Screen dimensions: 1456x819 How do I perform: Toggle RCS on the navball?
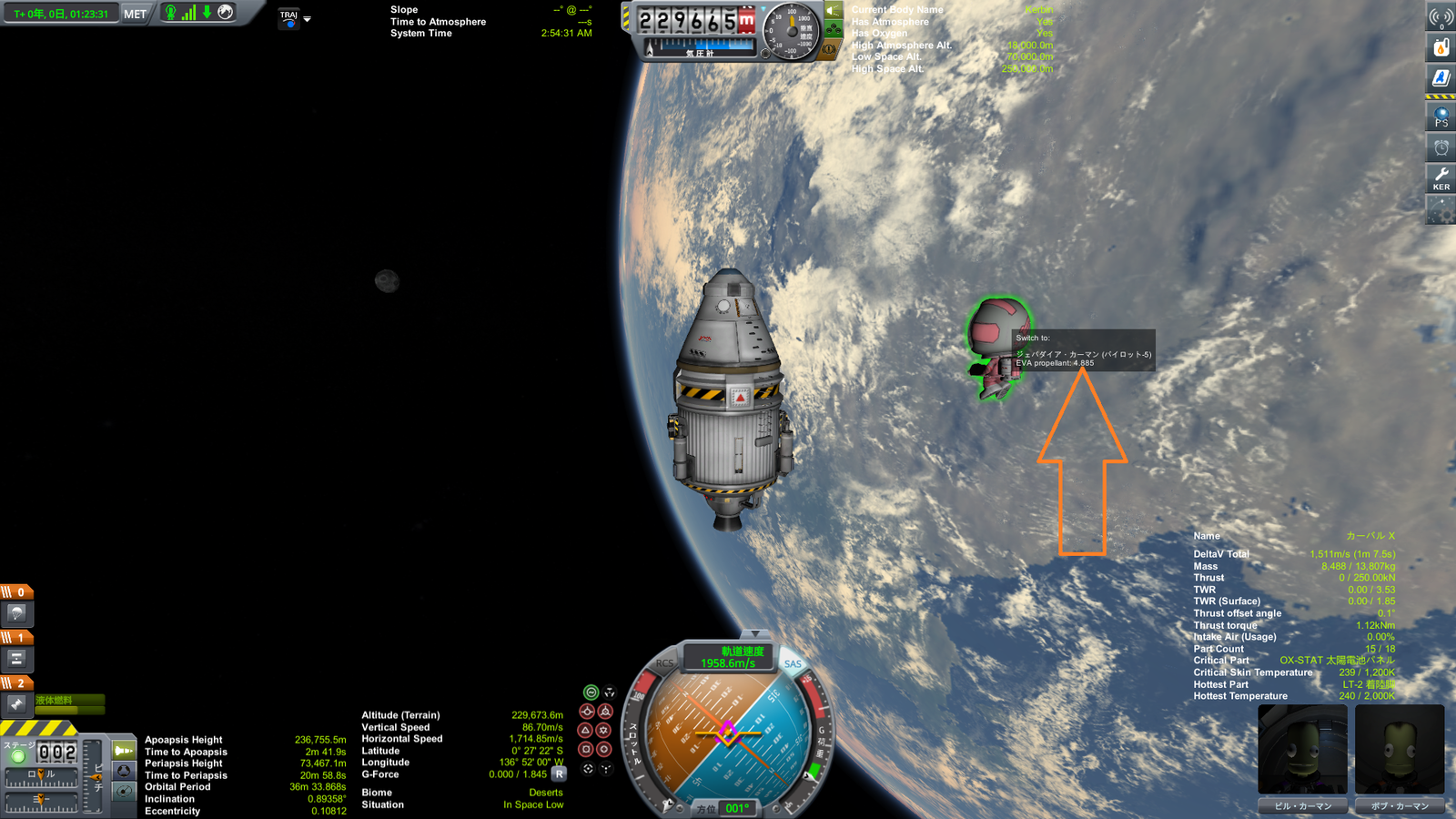tap(666, 663)
